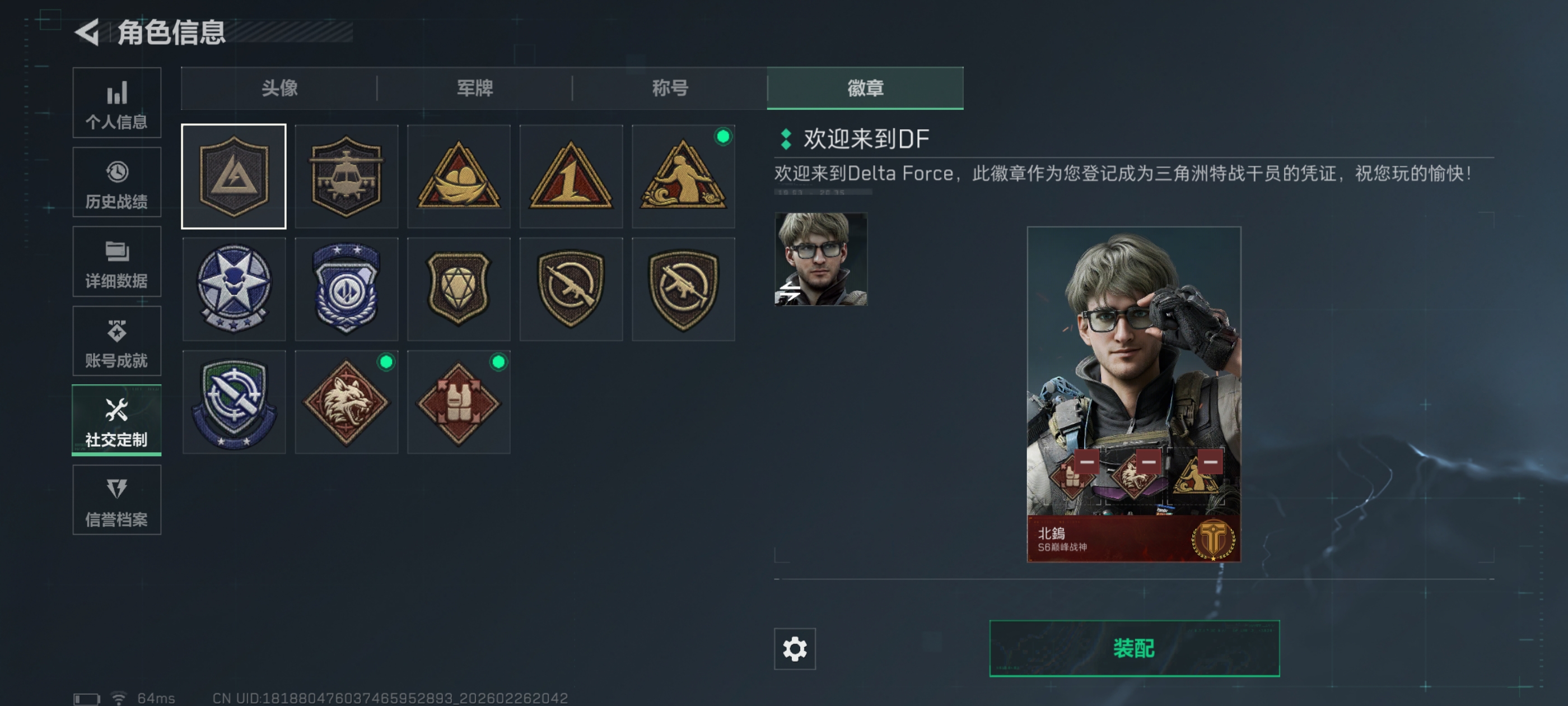
Task: Show the 详细数据 page
Action: pos(116,262)
